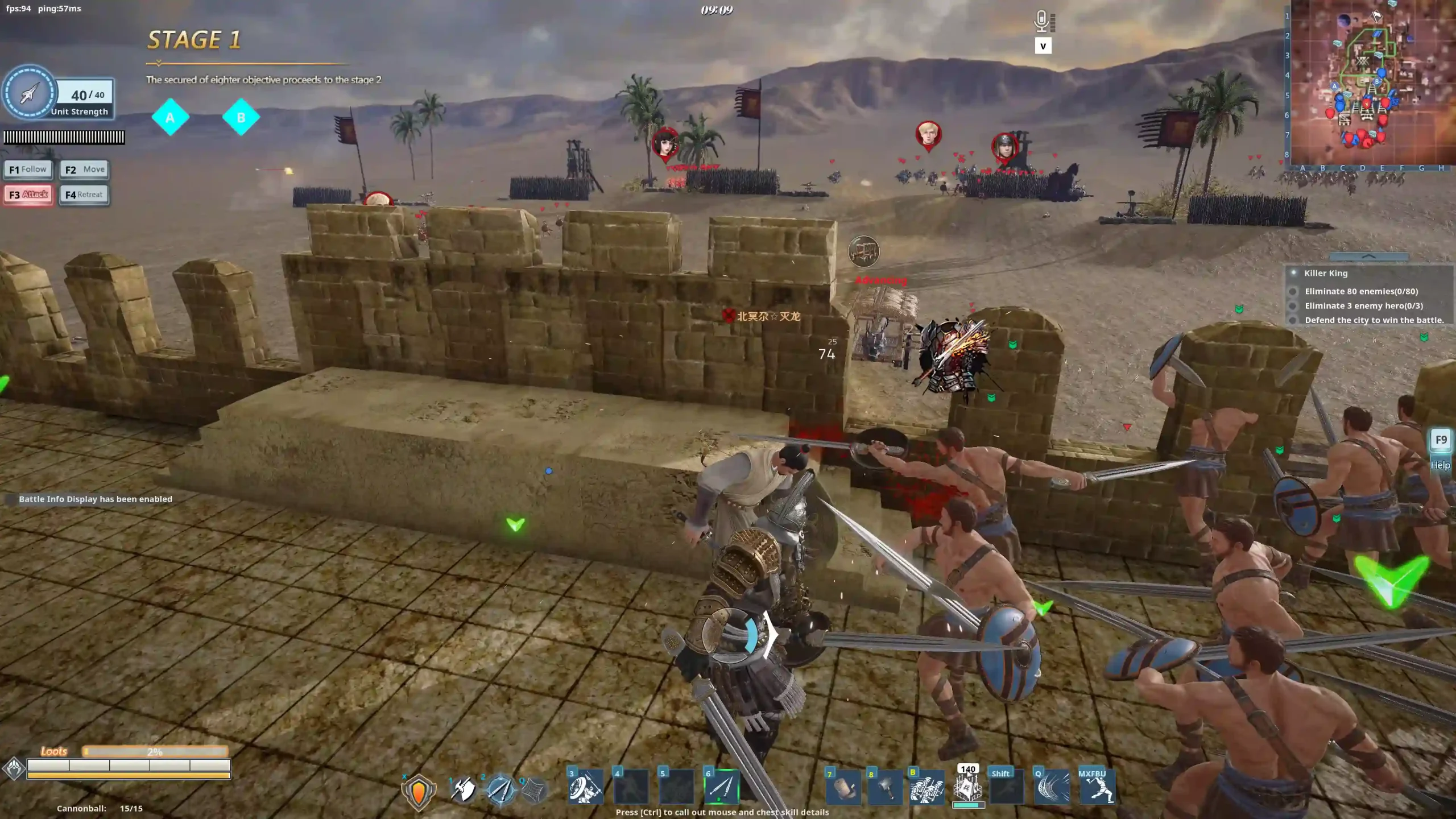Order troops with F4 Retreat
The image size is (1456, 819).
[84, 195]
